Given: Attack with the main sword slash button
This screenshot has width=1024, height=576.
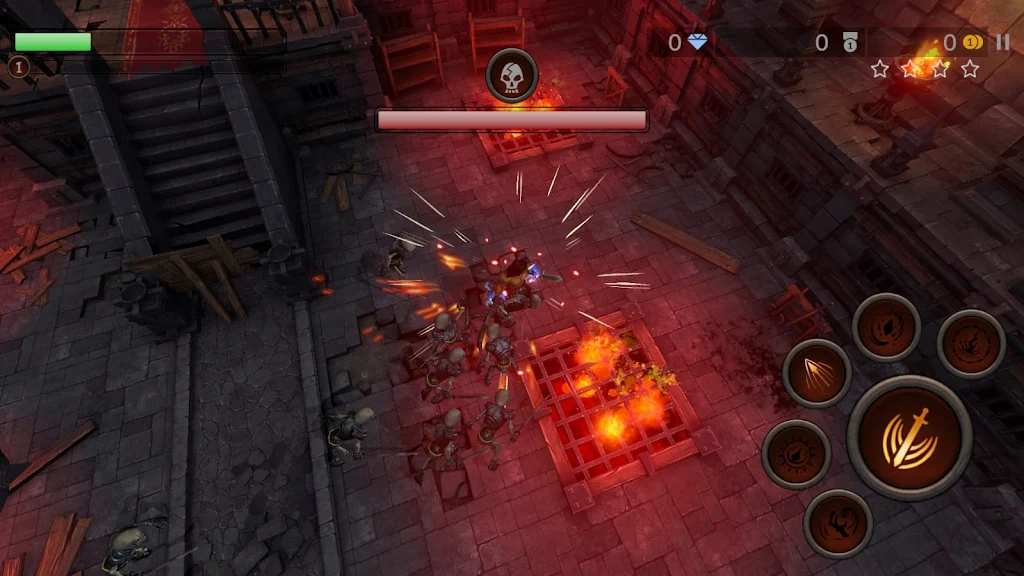Looking at the screenshot, I should 909,437.
